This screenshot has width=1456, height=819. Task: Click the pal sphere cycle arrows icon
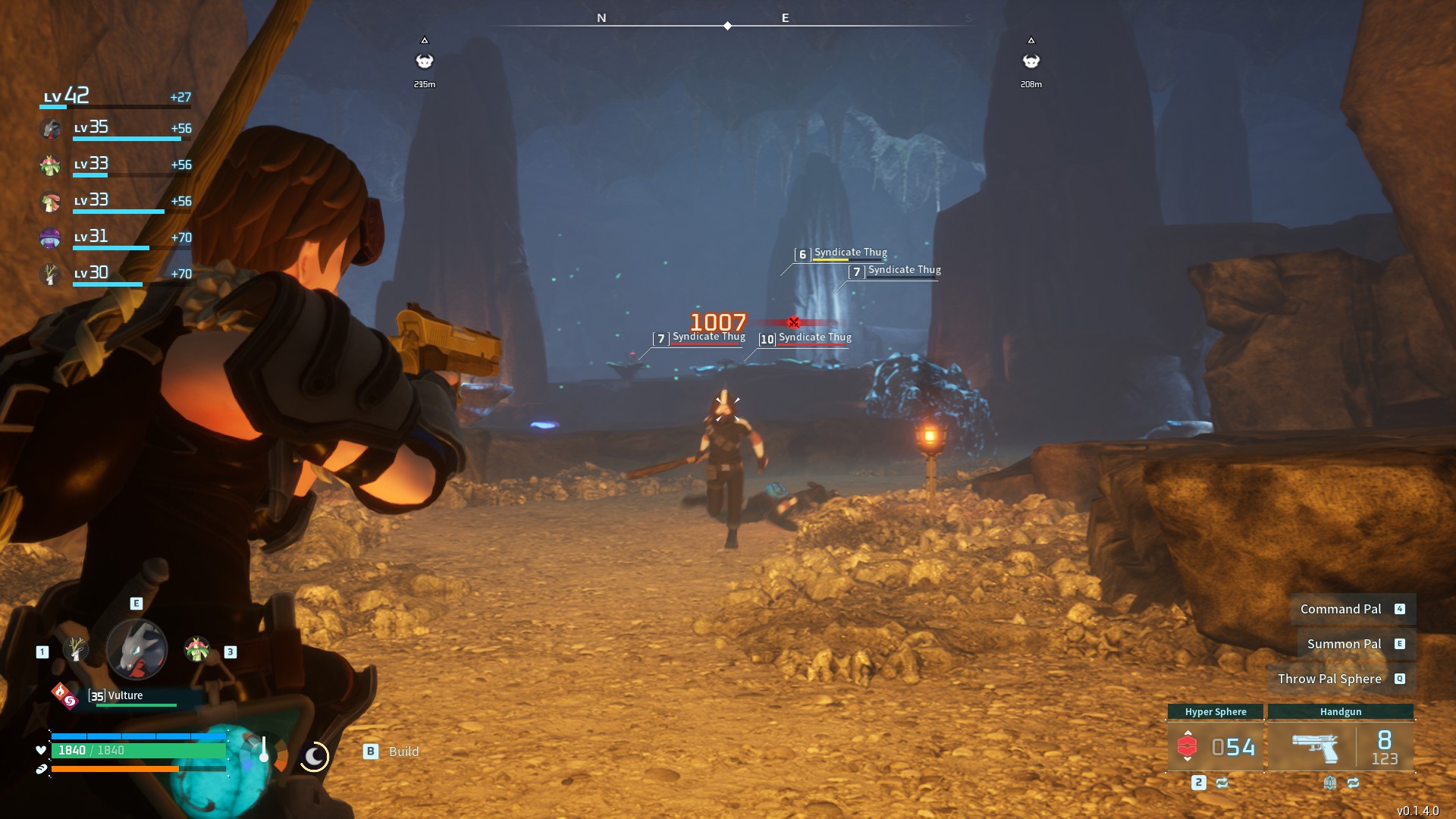1222,783
